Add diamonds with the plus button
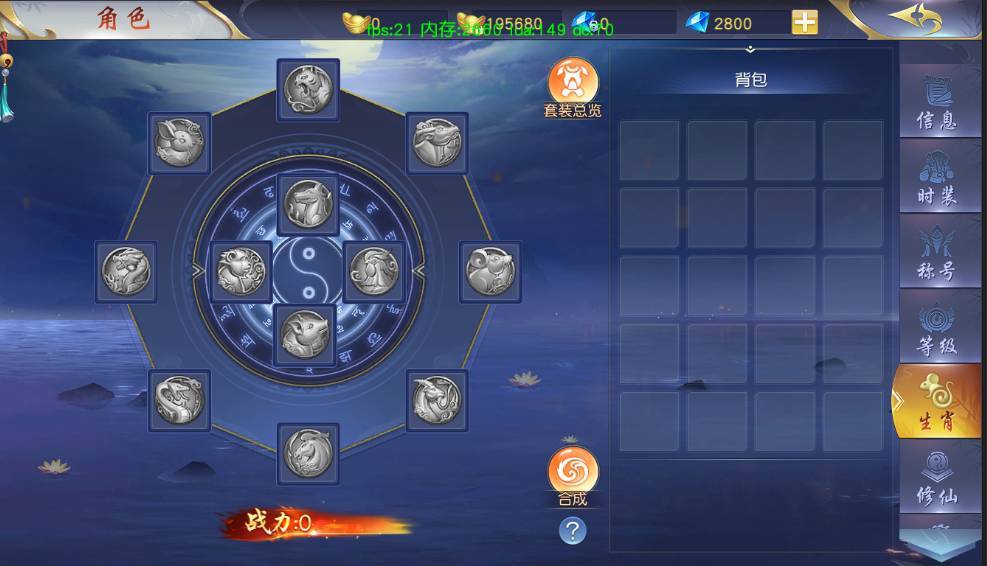987x566 pixels. click(804, 22)
